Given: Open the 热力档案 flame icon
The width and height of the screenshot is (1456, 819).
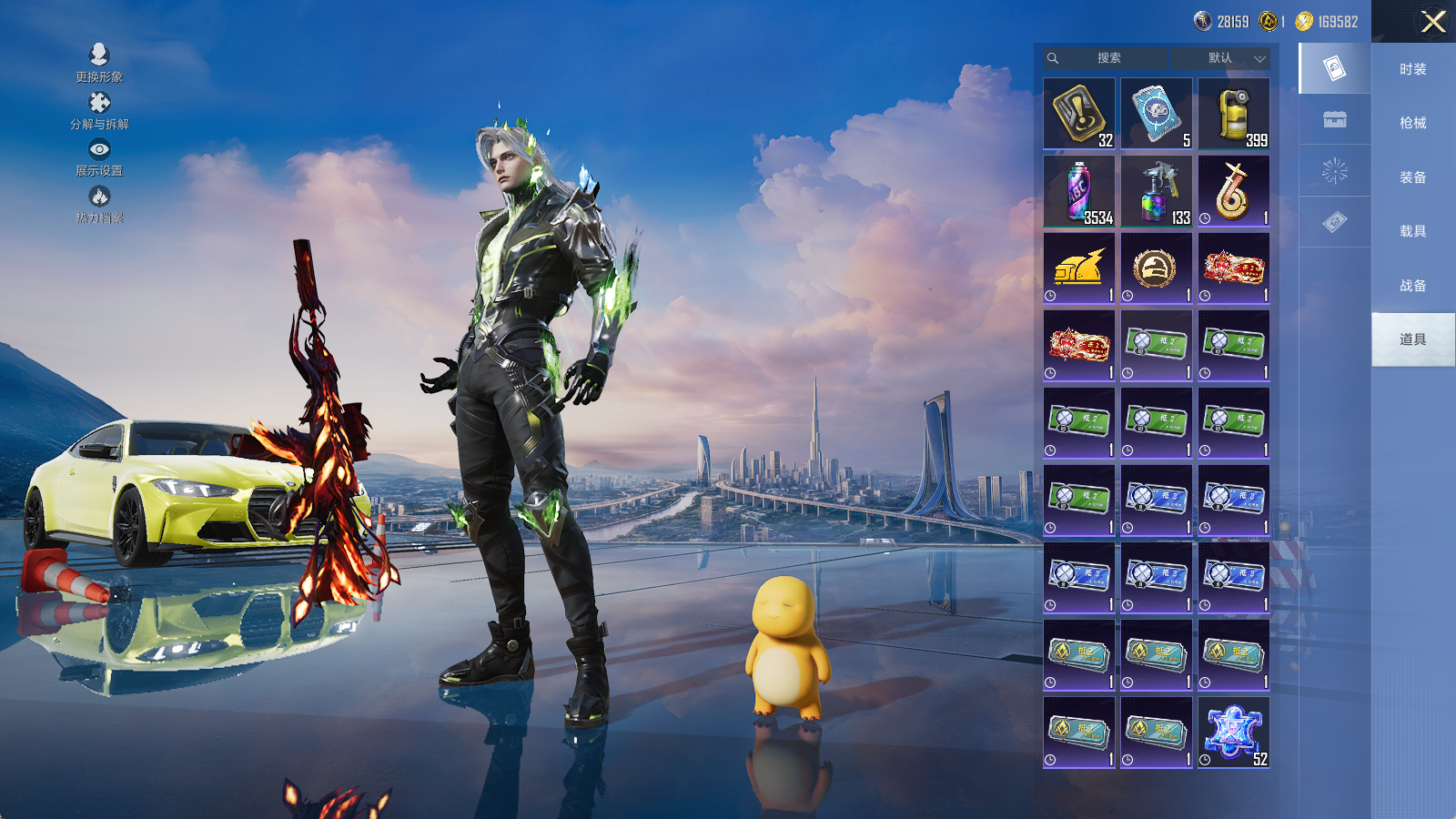Looking at the screenshot, I should 99,204.
